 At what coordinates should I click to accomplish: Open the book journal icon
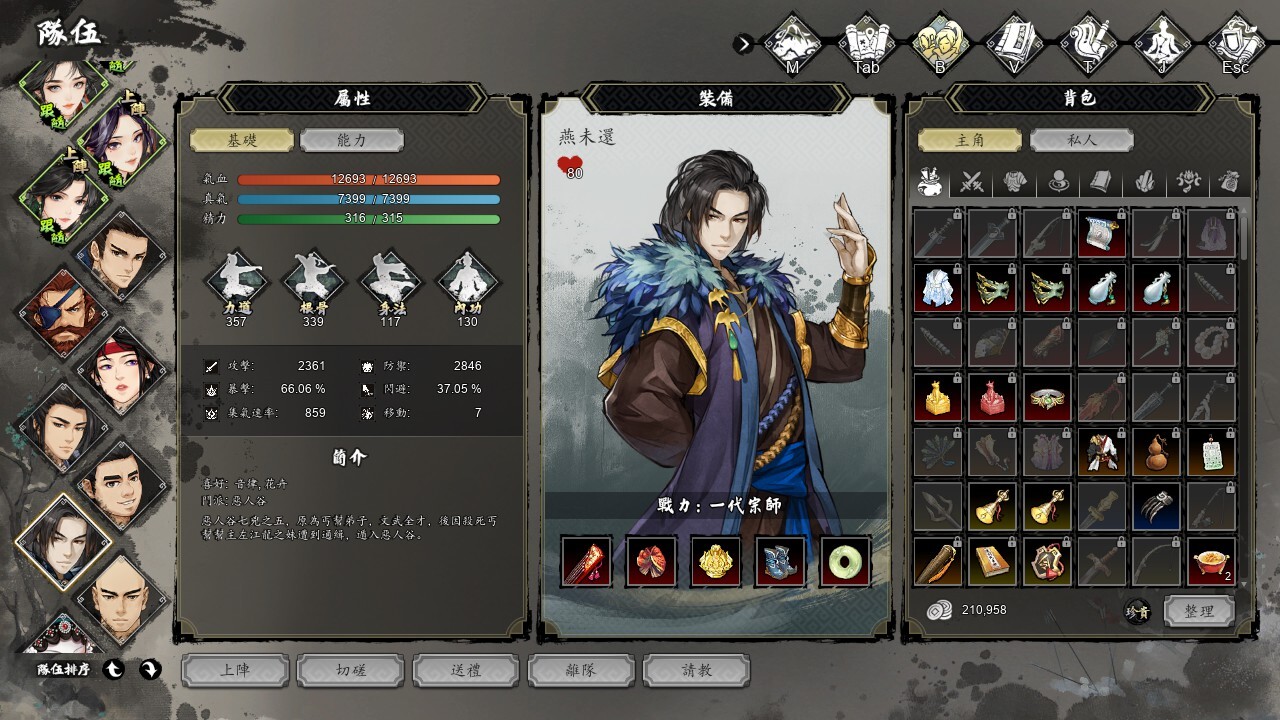click(1015, 42)
